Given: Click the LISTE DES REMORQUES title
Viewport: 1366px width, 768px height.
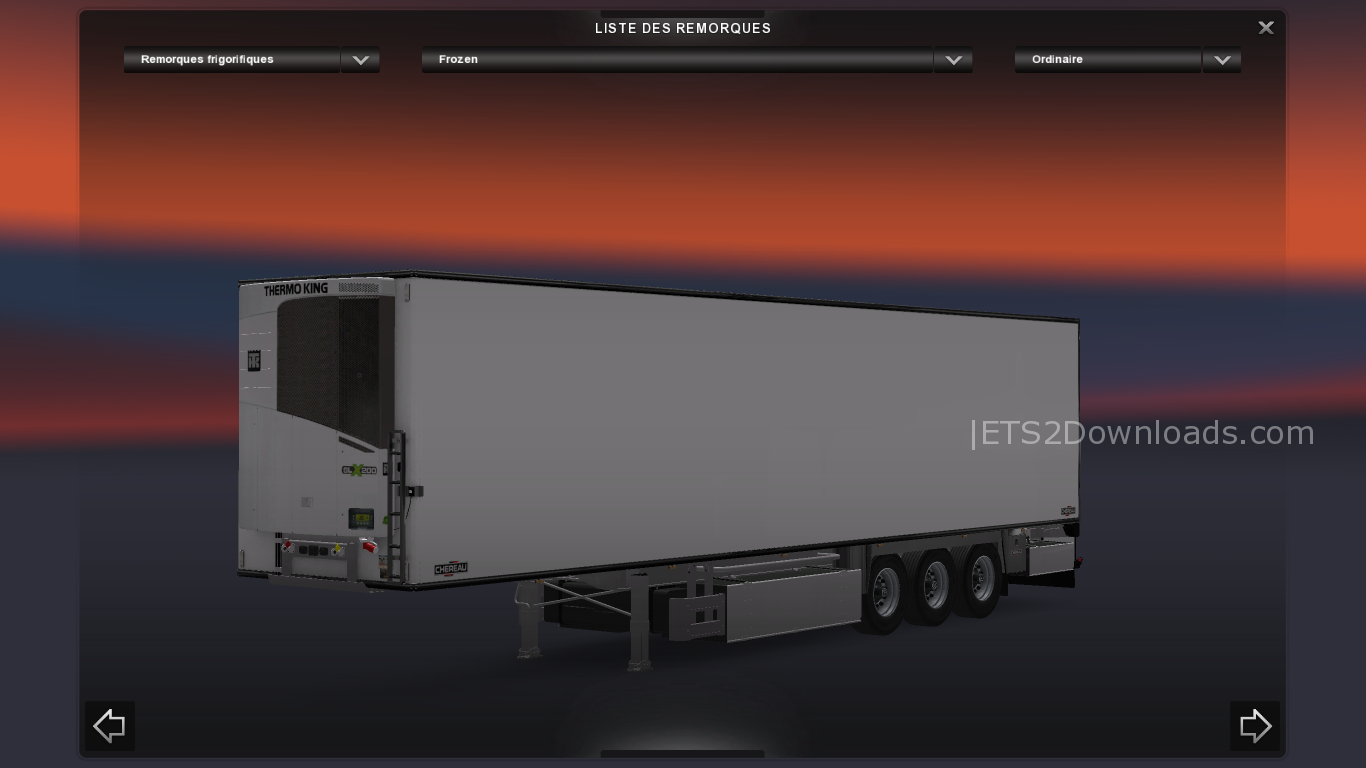Looking at the screenshot, I should (x=683, y=28).
